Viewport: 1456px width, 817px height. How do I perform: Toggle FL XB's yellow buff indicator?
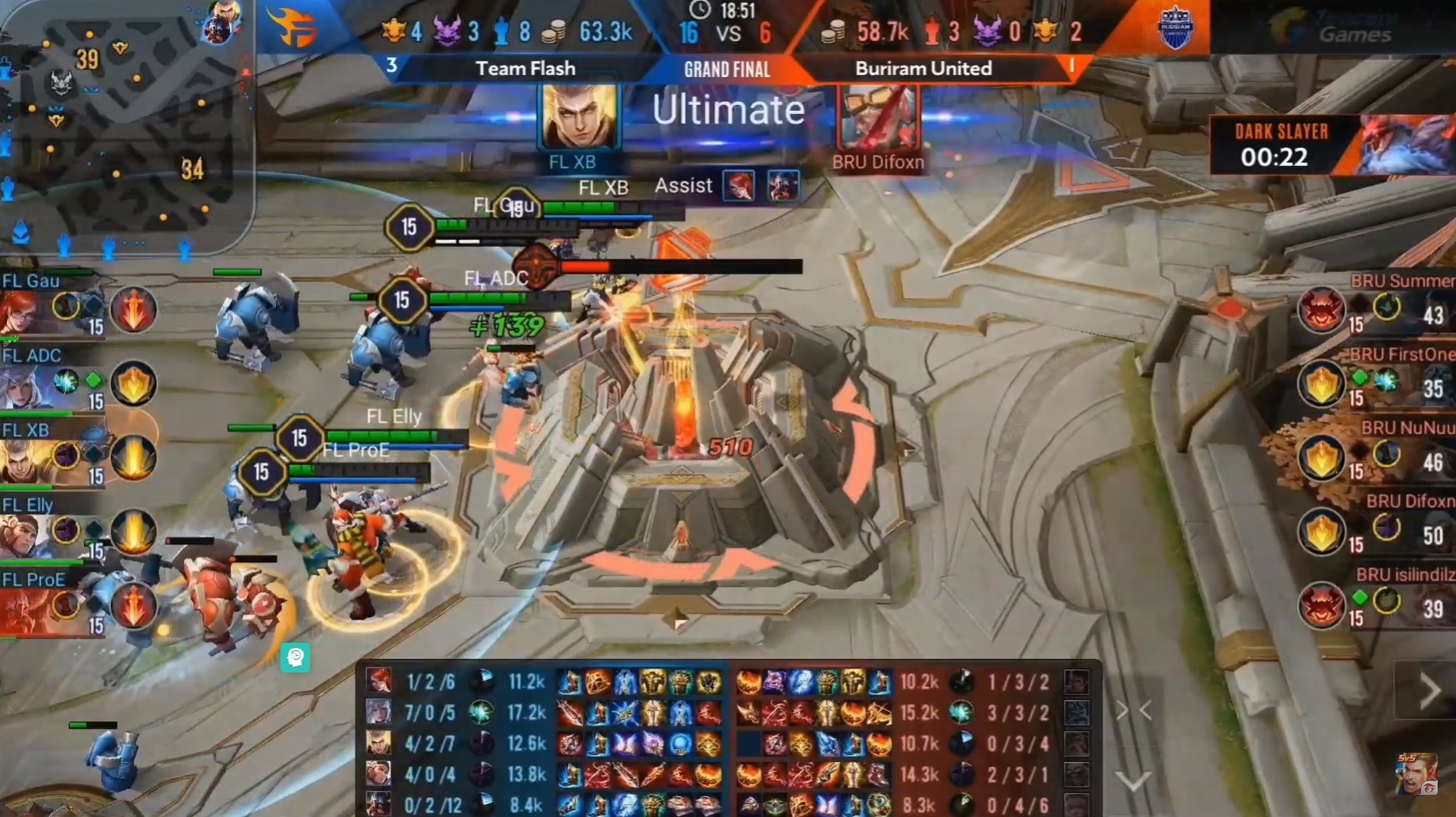coord(135,457)
